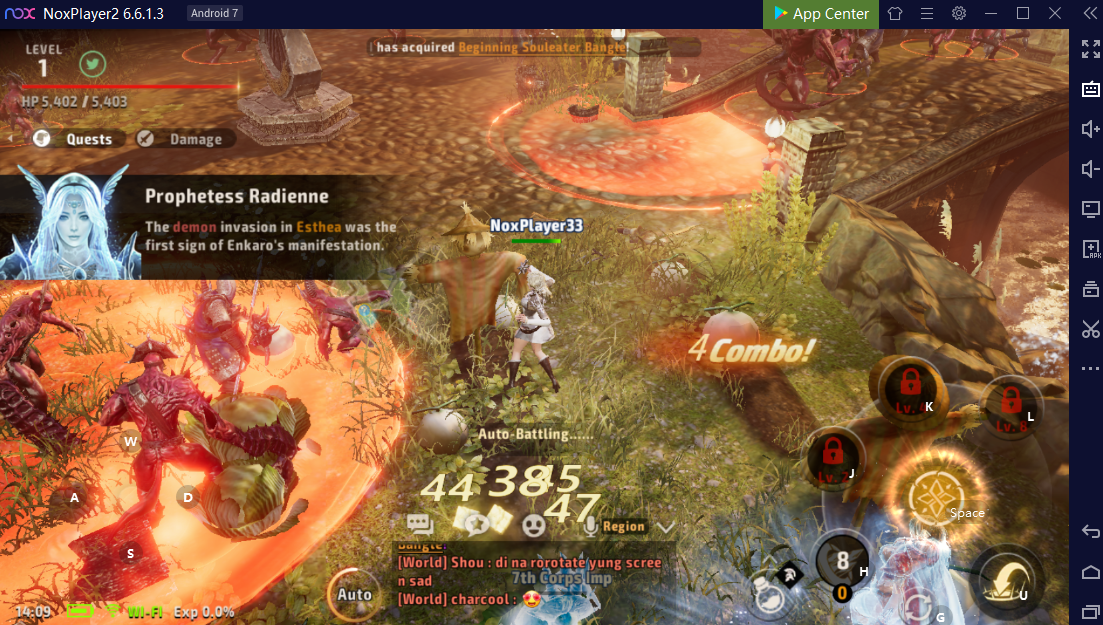Open the NoxPlayer App Center
This screenshot has height=625, width=1103.
[821, 14]
